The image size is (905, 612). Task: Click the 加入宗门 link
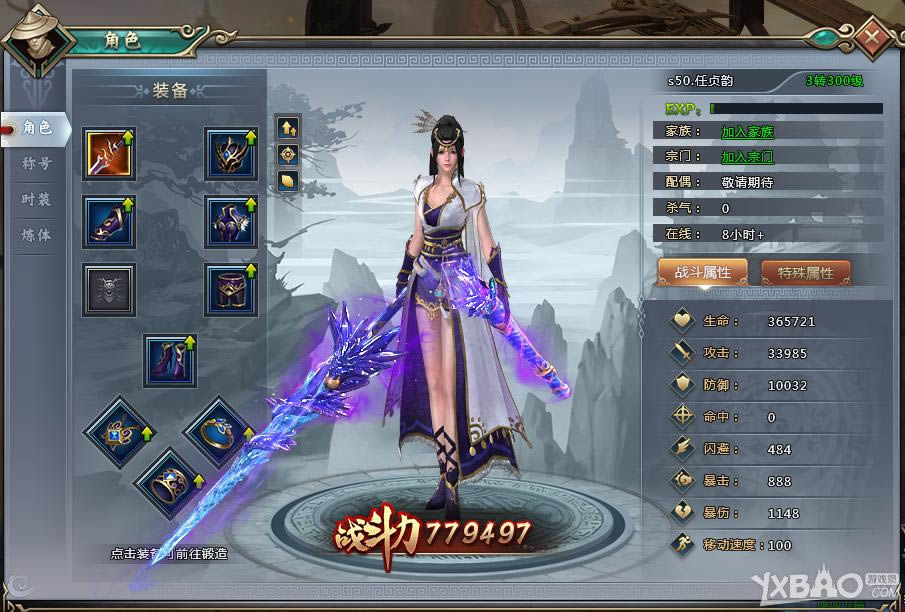click(747, 157)
